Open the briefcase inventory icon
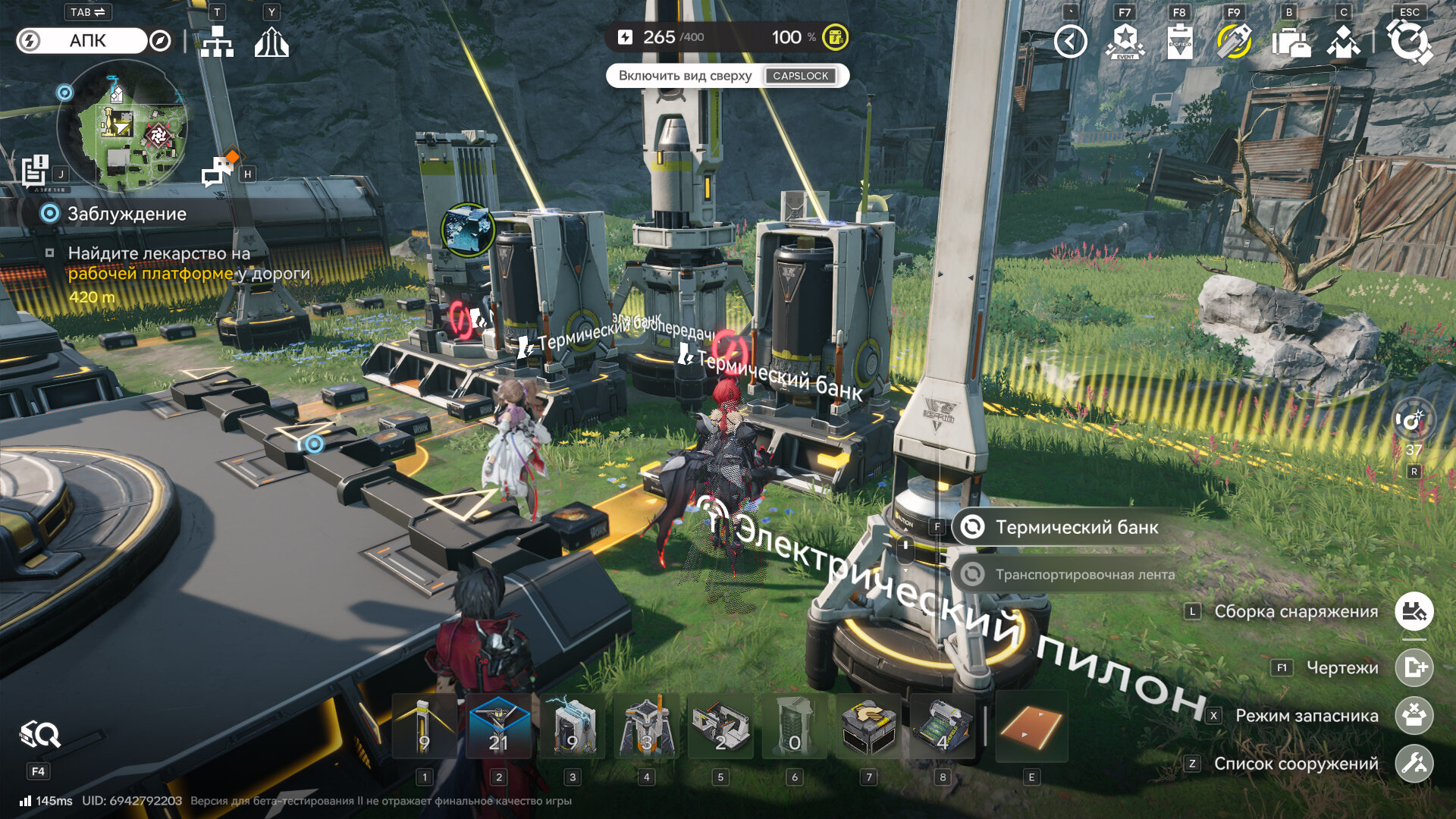 pyautogui.click(x=1290, y=42)
